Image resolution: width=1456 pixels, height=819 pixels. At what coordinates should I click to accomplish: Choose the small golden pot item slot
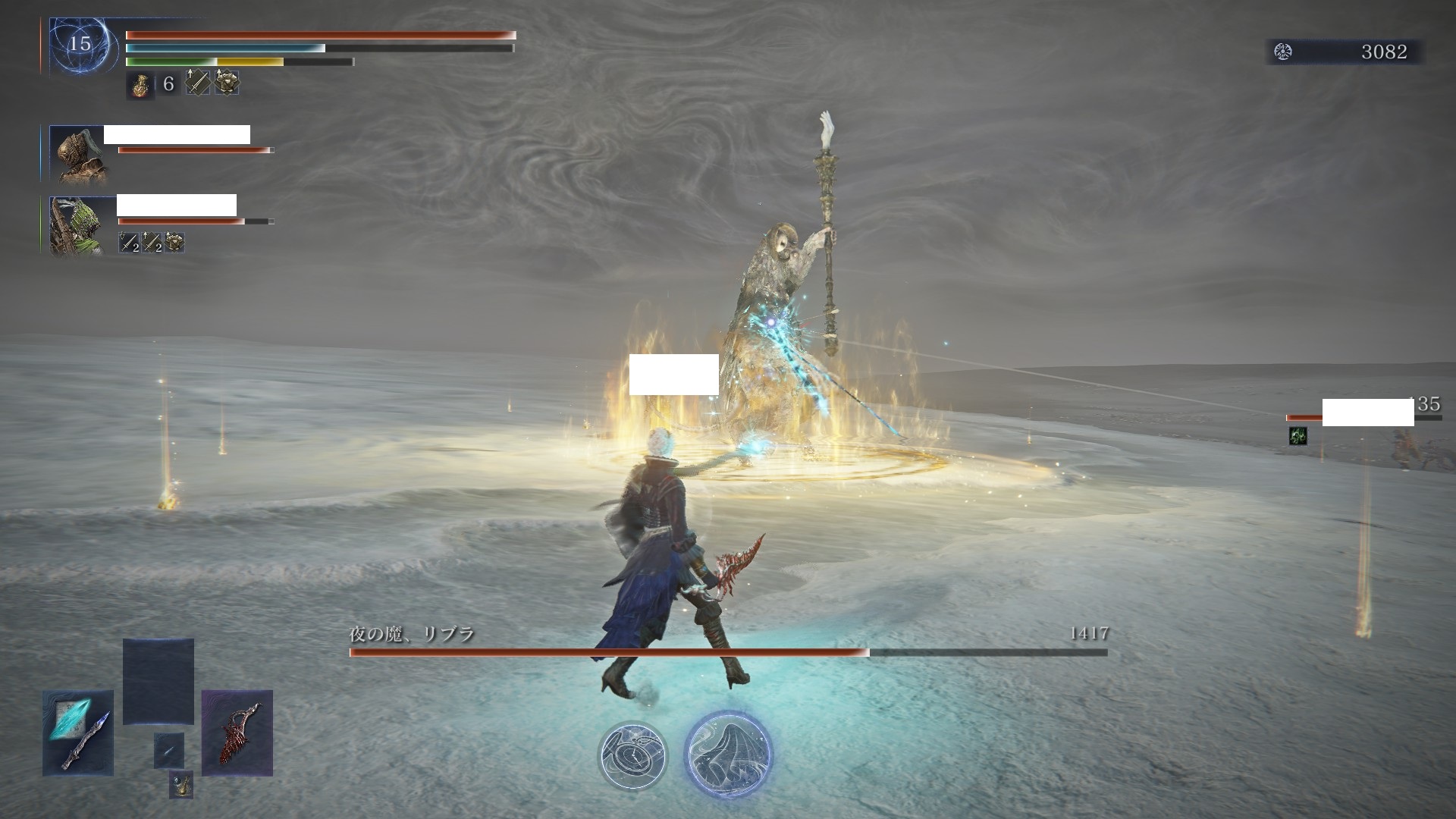coord(180,784)
